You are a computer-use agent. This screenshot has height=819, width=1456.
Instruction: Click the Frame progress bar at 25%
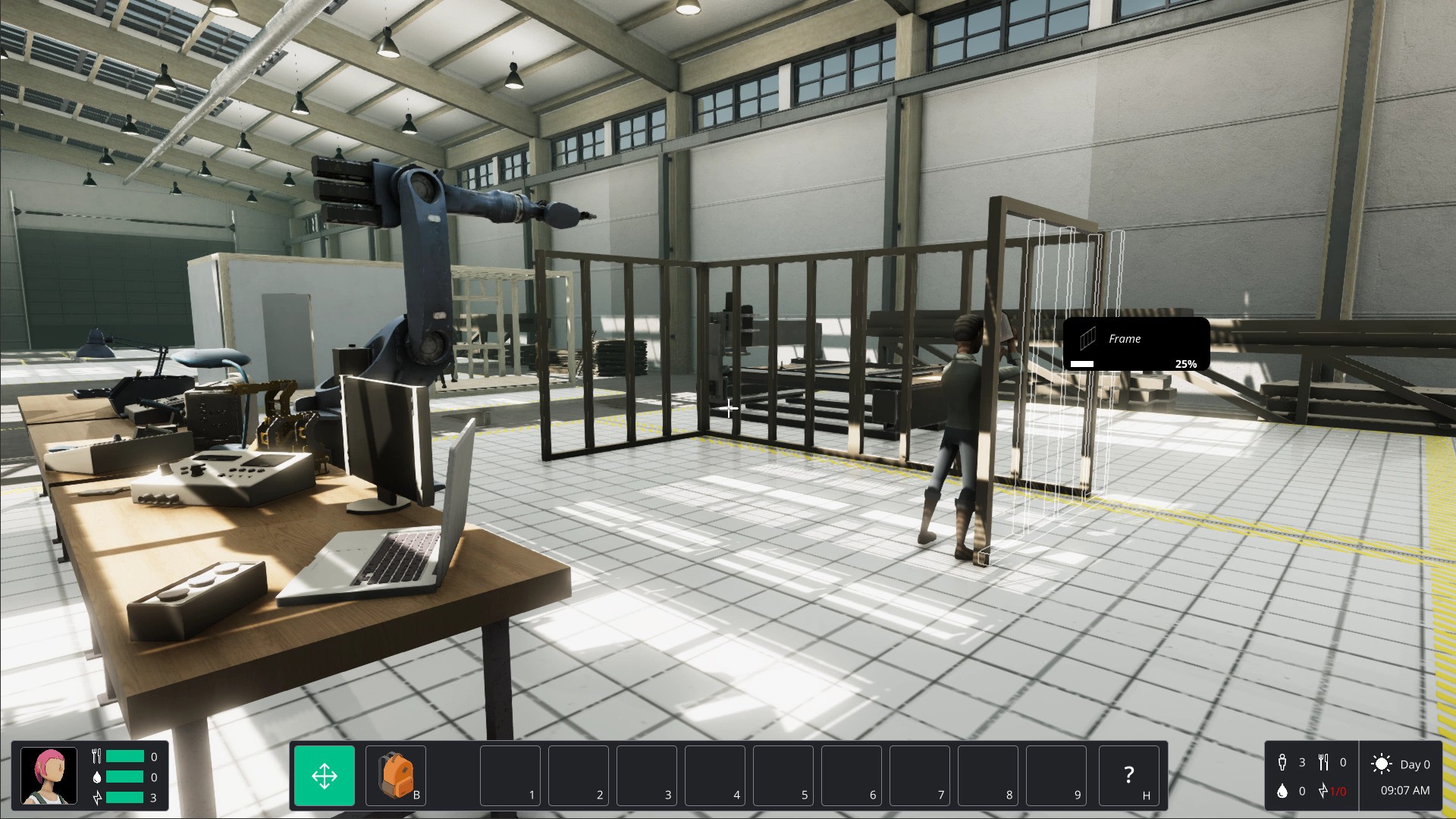tap(1083, 363)
